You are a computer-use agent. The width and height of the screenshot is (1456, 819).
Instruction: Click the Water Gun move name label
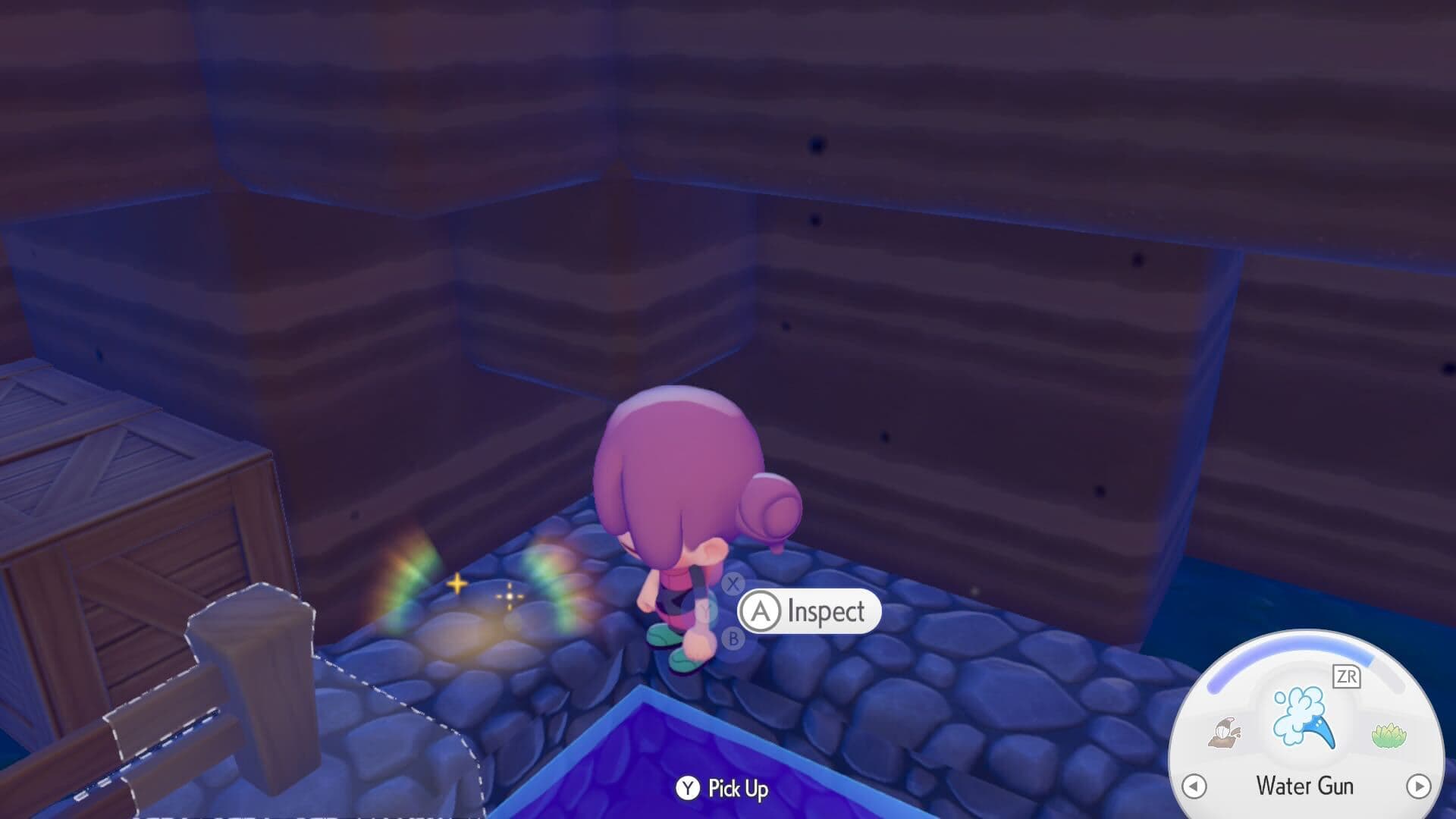[x=1306, y=785]
